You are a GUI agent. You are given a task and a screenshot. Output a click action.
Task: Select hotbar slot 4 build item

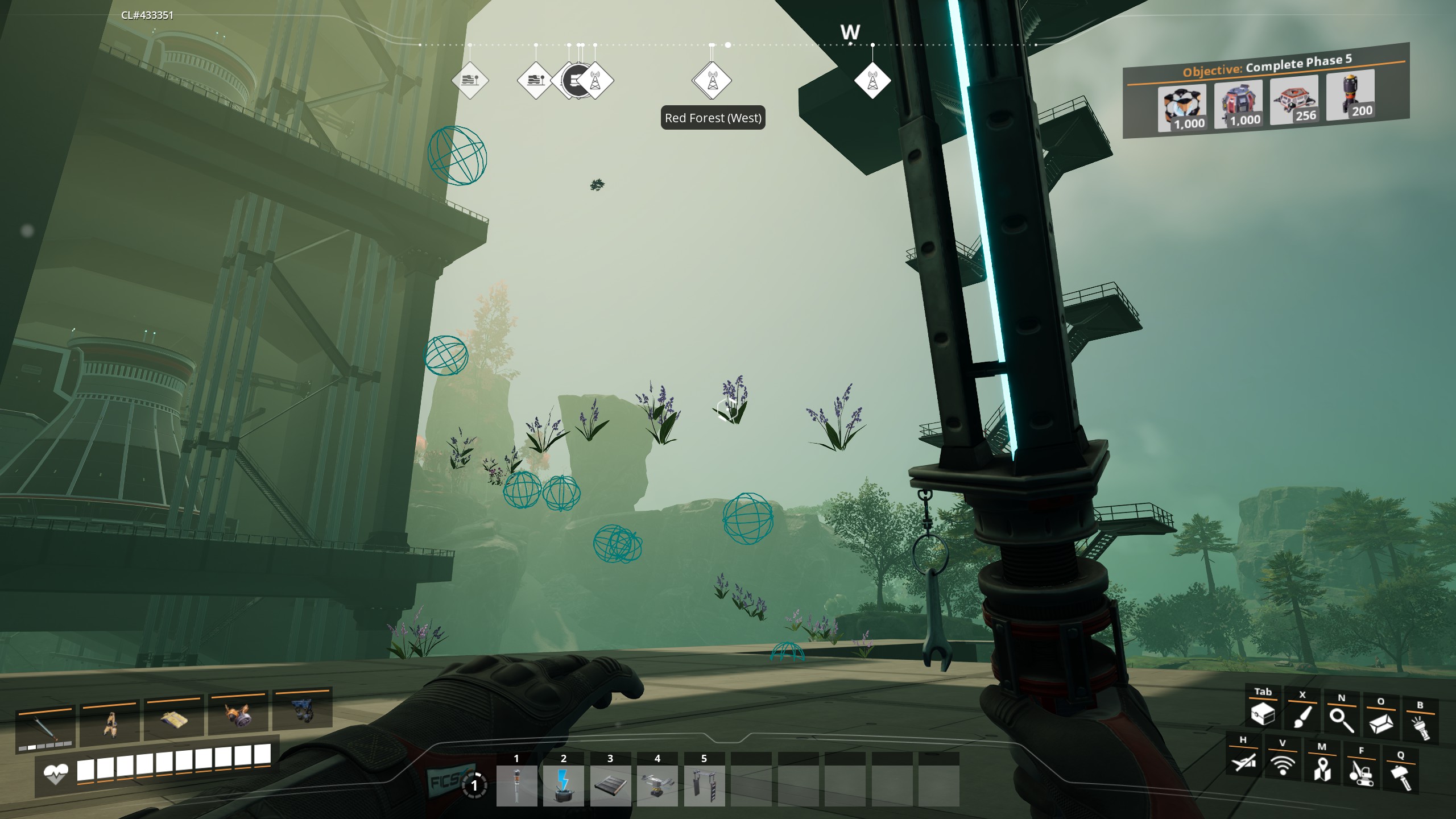[657, 785]
